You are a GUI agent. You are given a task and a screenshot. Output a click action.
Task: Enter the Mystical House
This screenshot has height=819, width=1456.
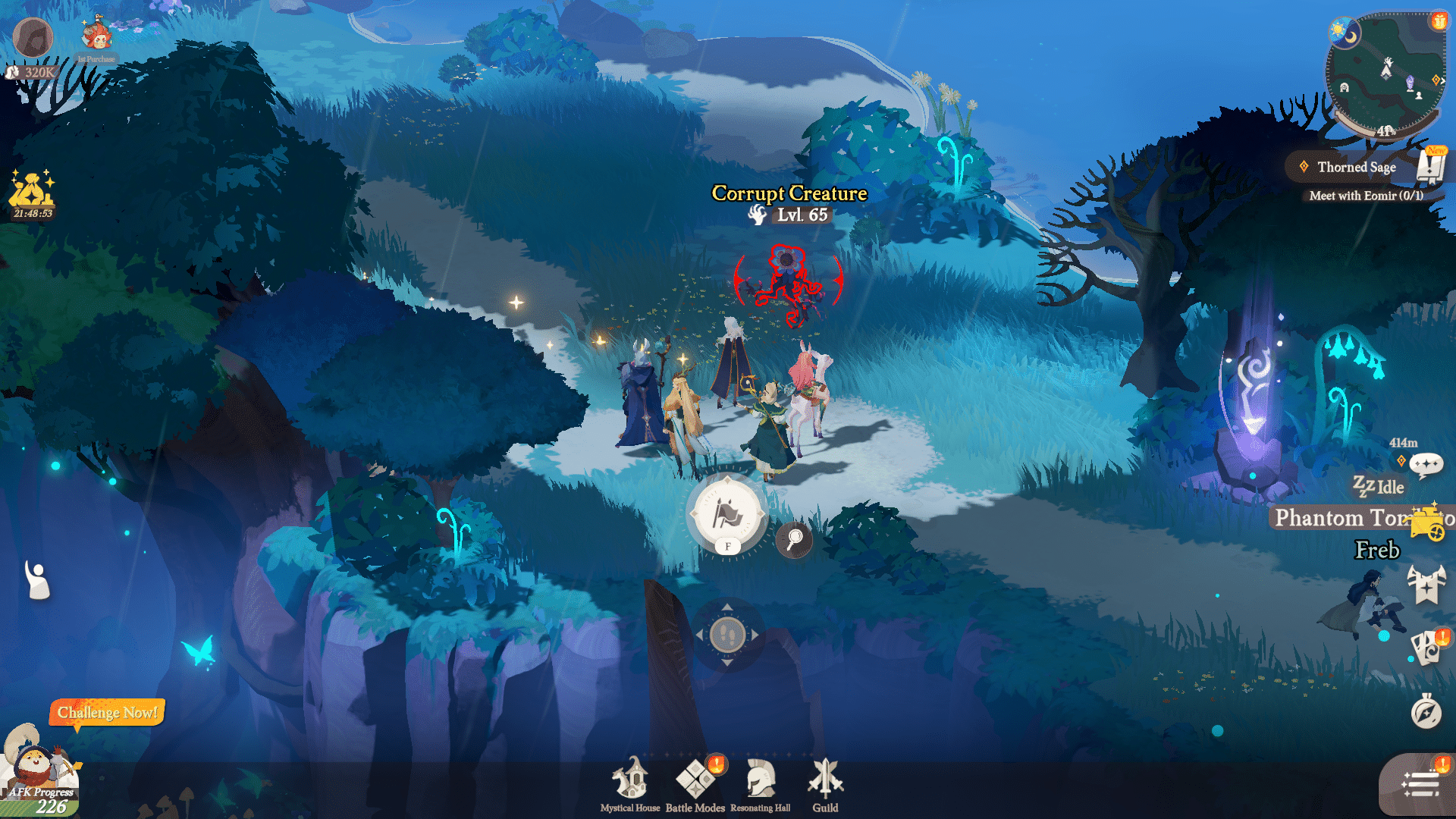[x=630, y=784]
